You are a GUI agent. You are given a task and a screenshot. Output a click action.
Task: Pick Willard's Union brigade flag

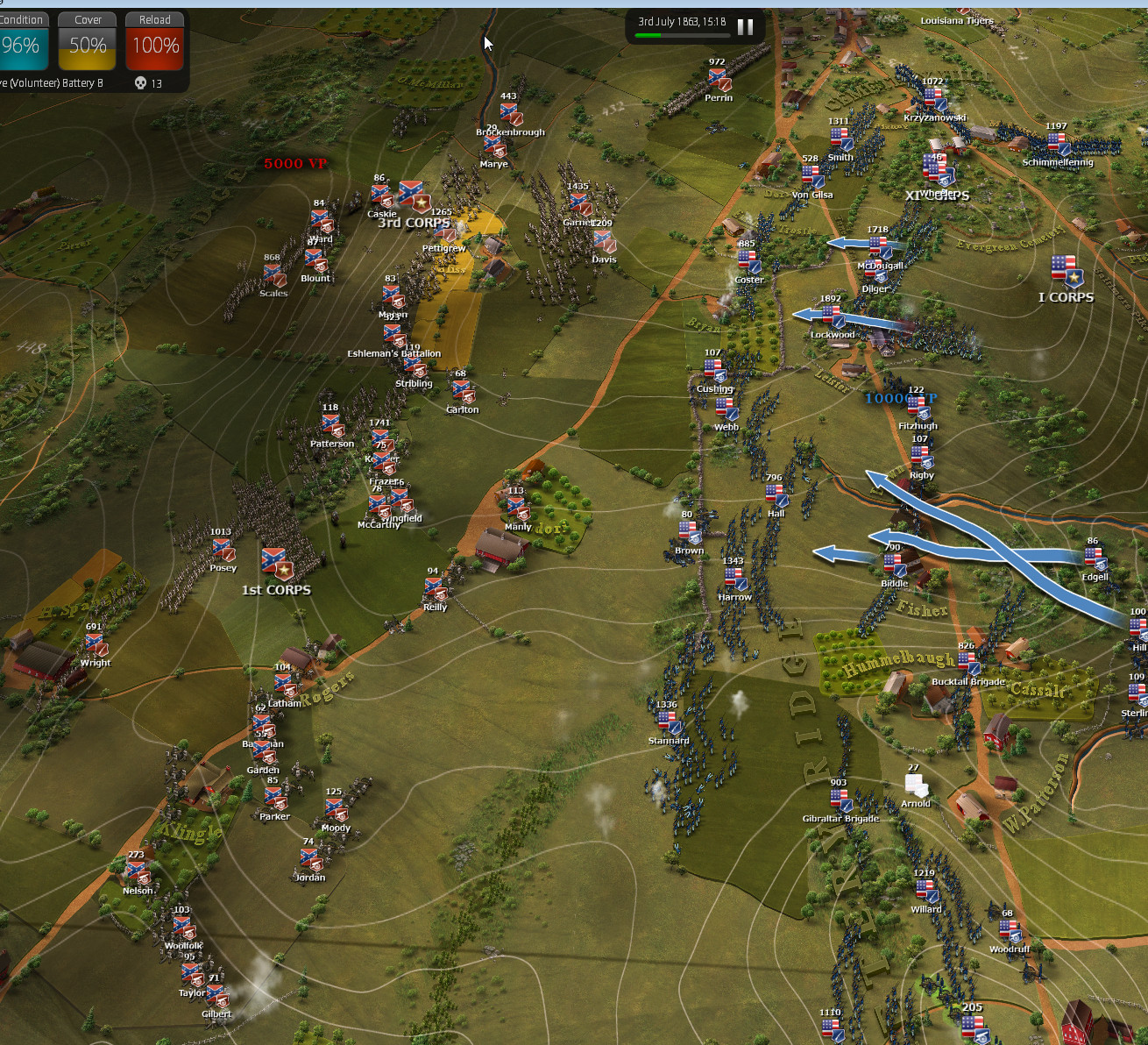click(x=925, y=892)
